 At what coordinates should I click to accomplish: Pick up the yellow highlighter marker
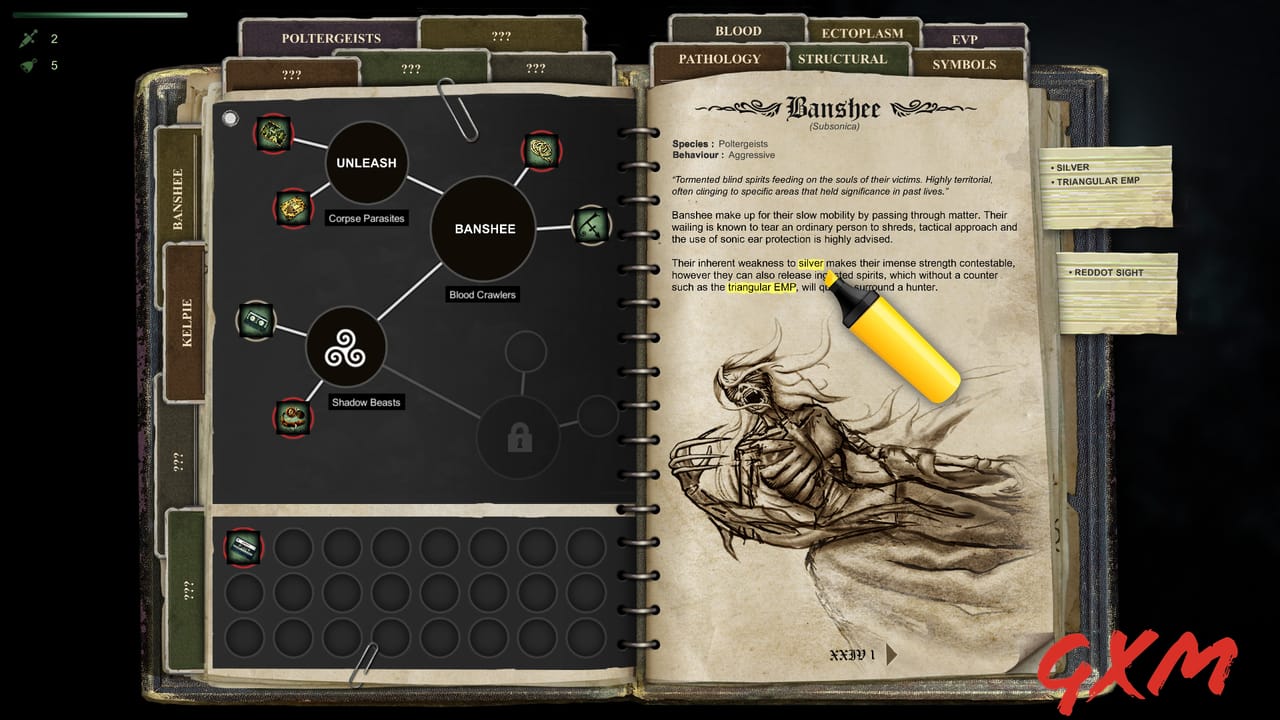898,345
